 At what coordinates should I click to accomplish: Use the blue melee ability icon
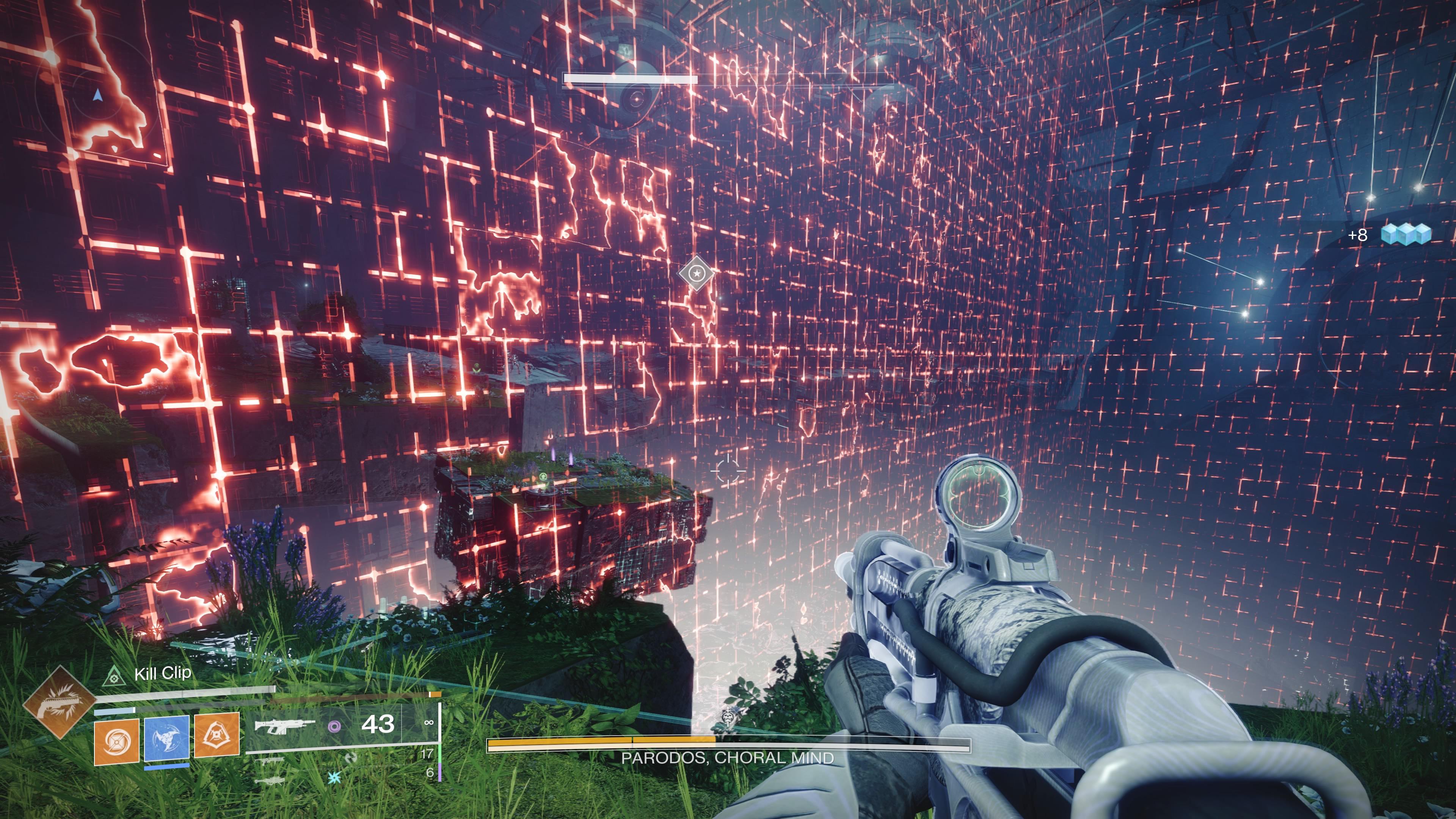pos(167,737)
